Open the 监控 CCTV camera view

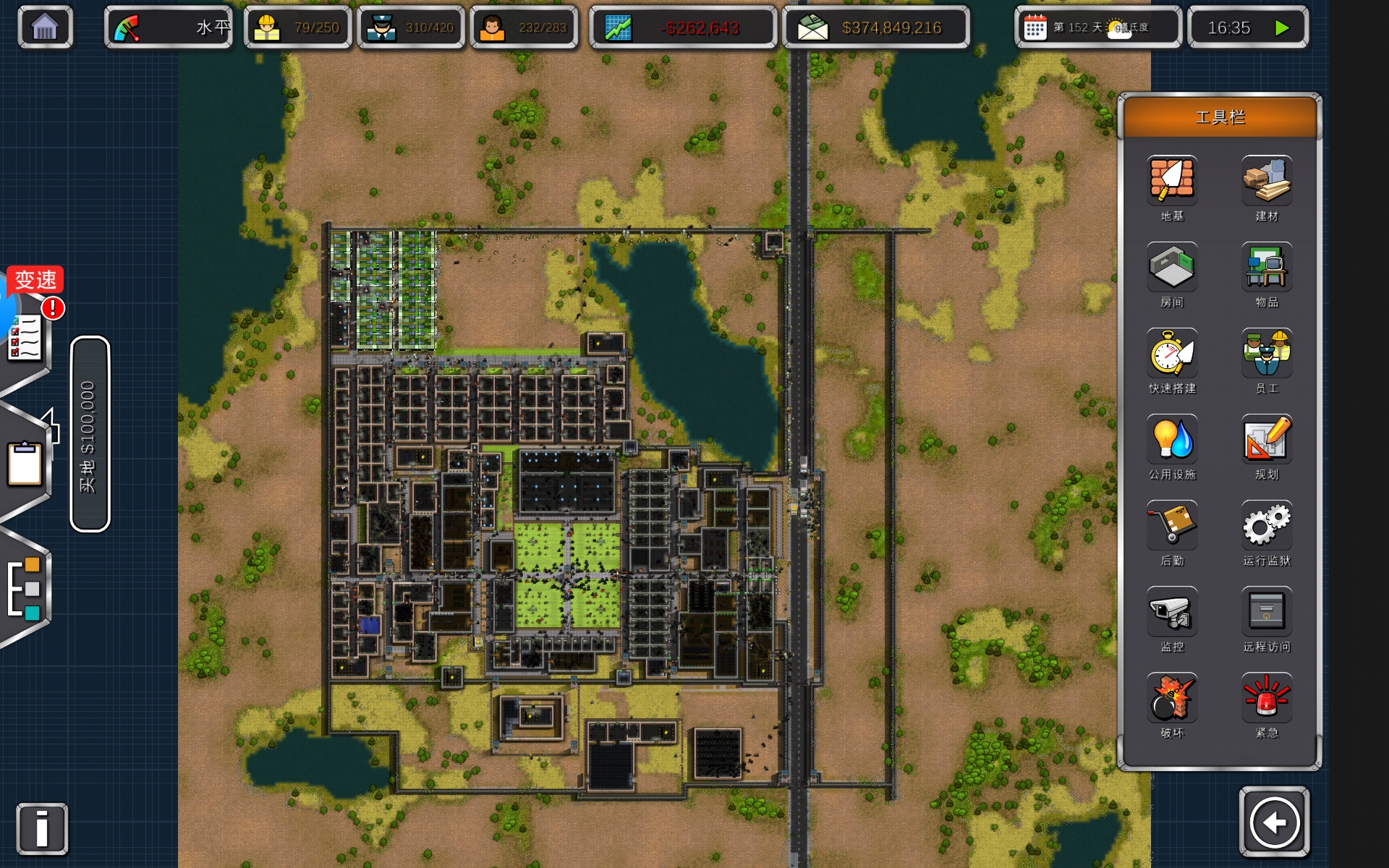tap(1172, 611)
